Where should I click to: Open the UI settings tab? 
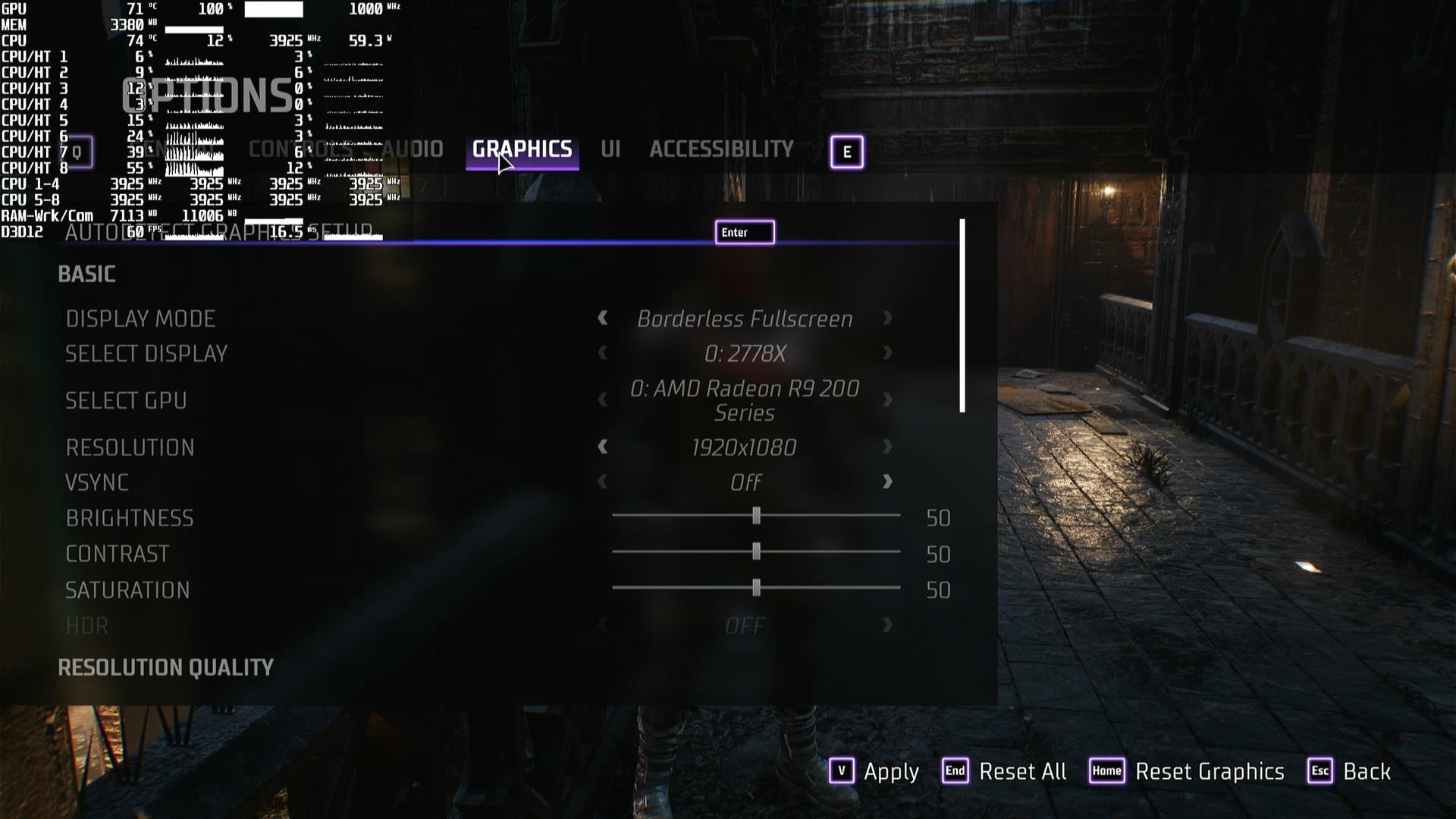point(610,149)
